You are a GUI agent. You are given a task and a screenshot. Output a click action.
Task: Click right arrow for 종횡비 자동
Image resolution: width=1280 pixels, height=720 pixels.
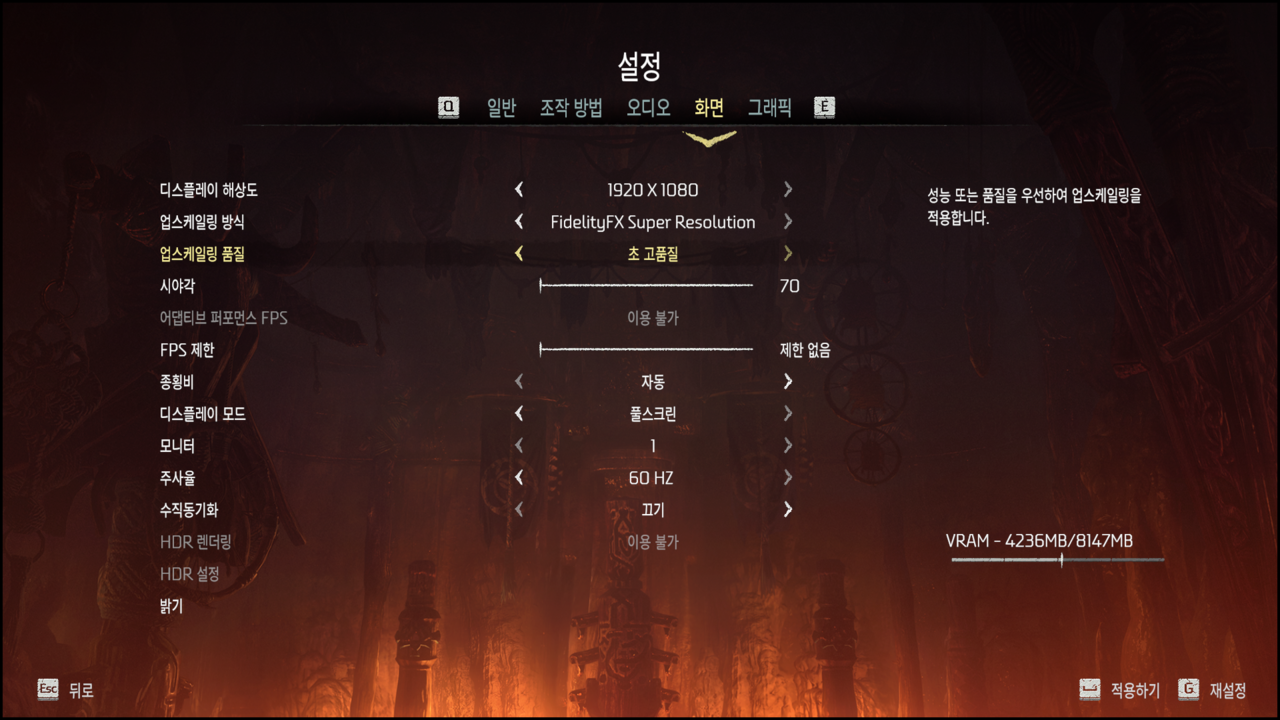[788, 382]
